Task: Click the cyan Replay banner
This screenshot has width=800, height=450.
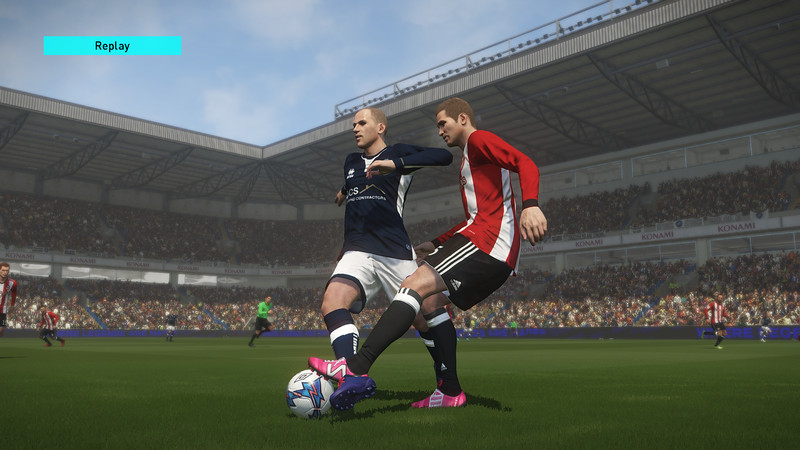Action: 112,46
